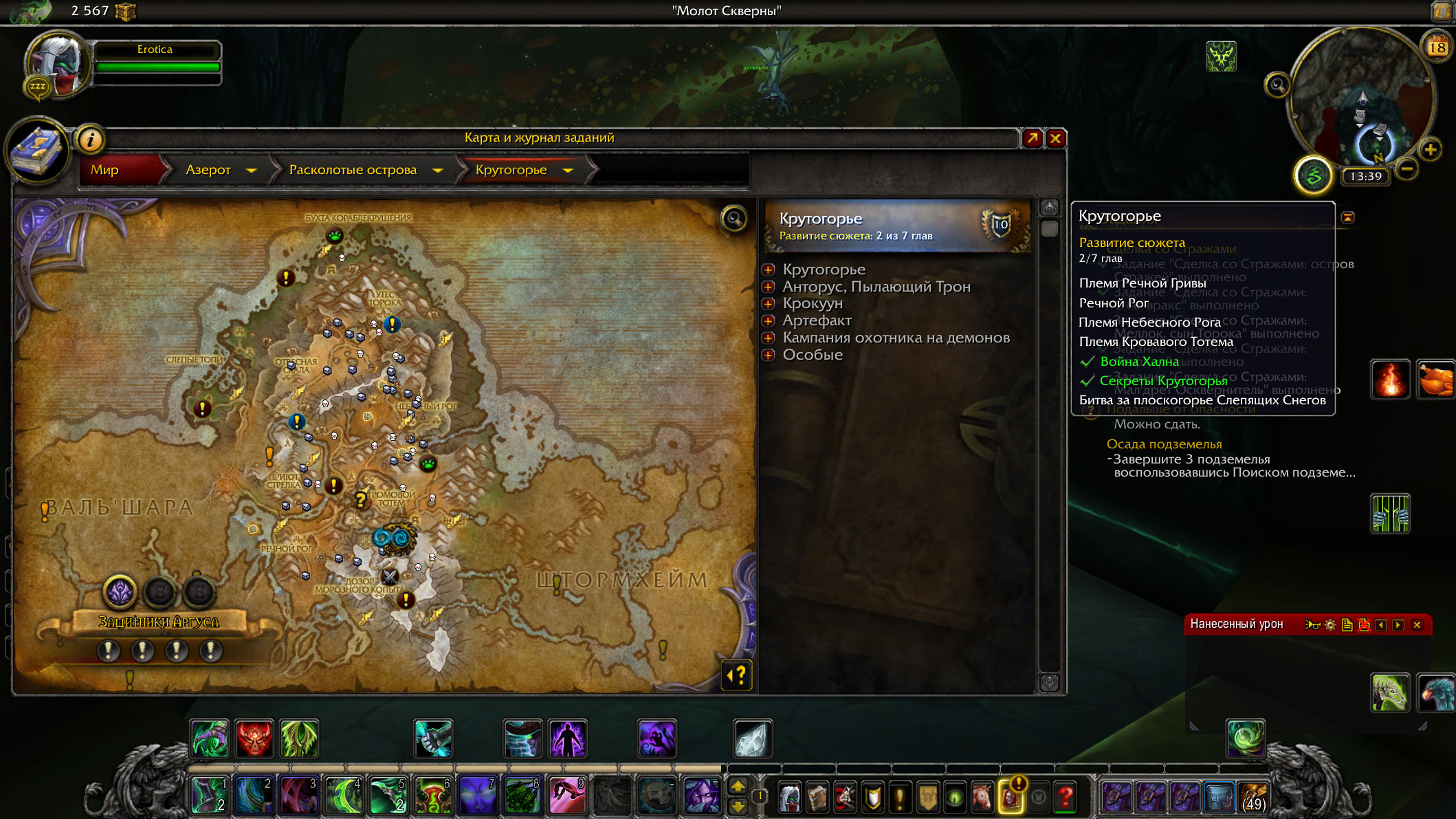This screenshot has width=1456, height=819.
Task: Close the map and quest log window
Action: (1055, 139)
